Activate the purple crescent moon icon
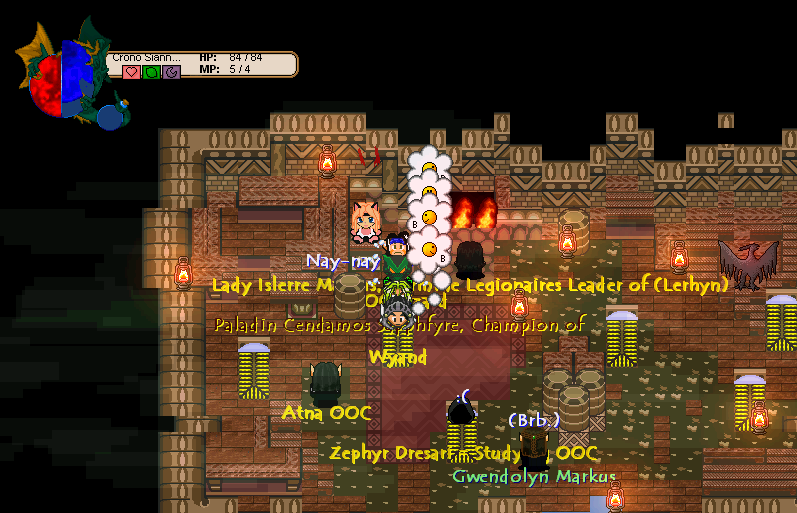 coord(171,72)
